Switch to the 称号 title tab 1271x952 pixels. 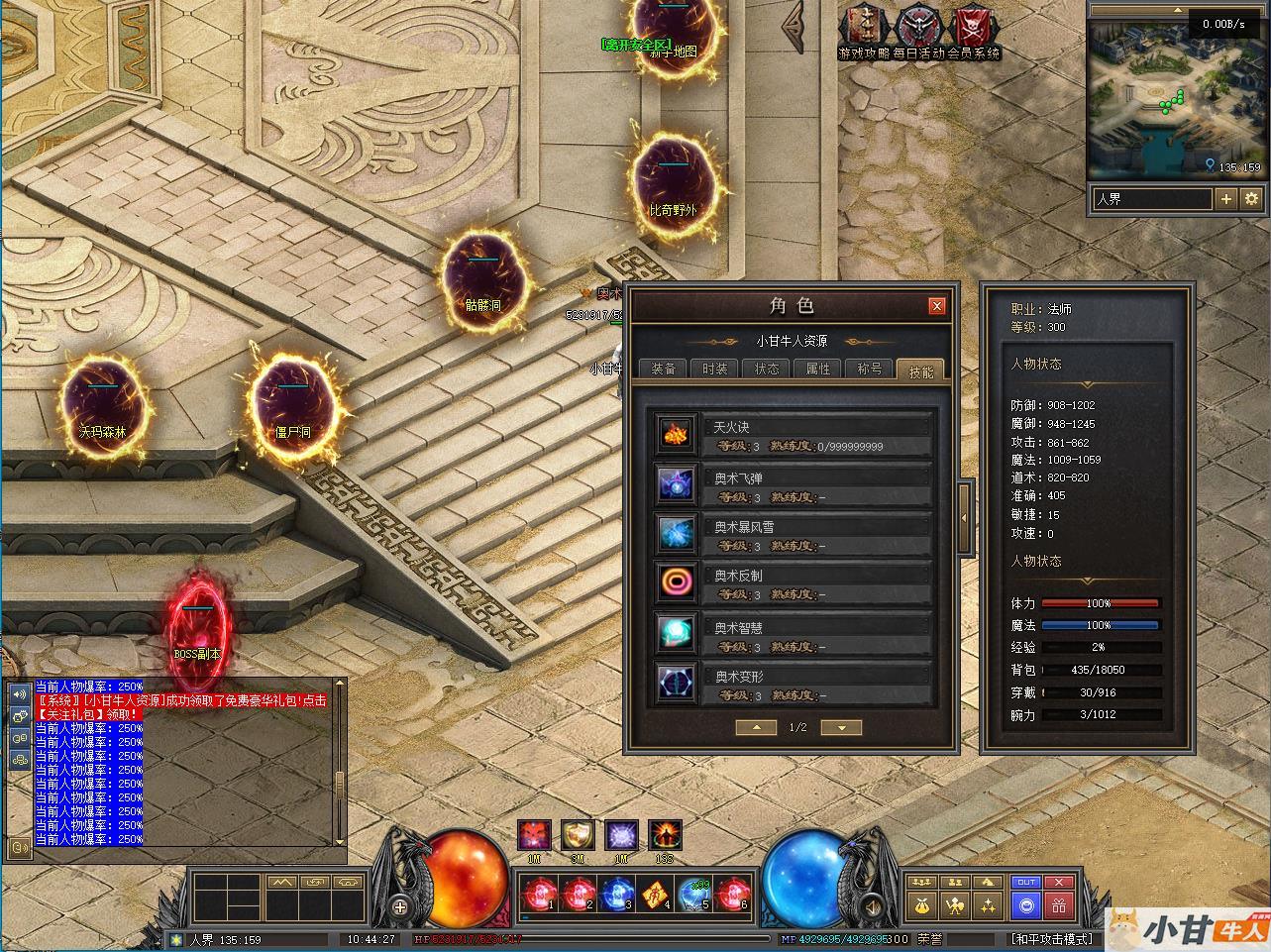870,369
